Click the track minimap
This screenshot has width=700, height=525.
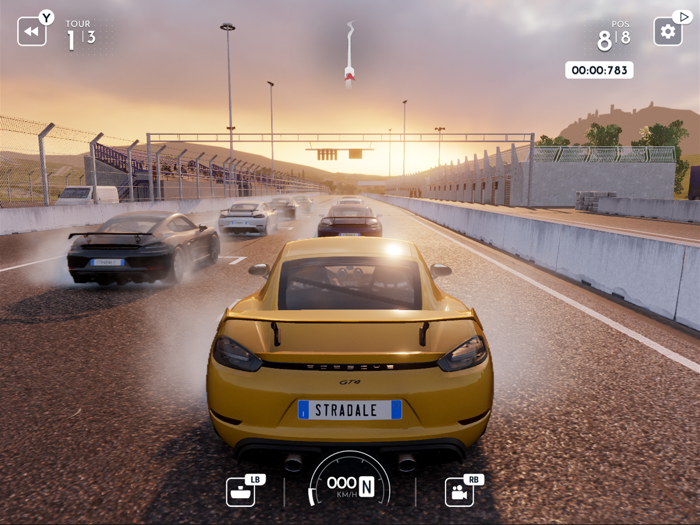[x=350, y=53]
